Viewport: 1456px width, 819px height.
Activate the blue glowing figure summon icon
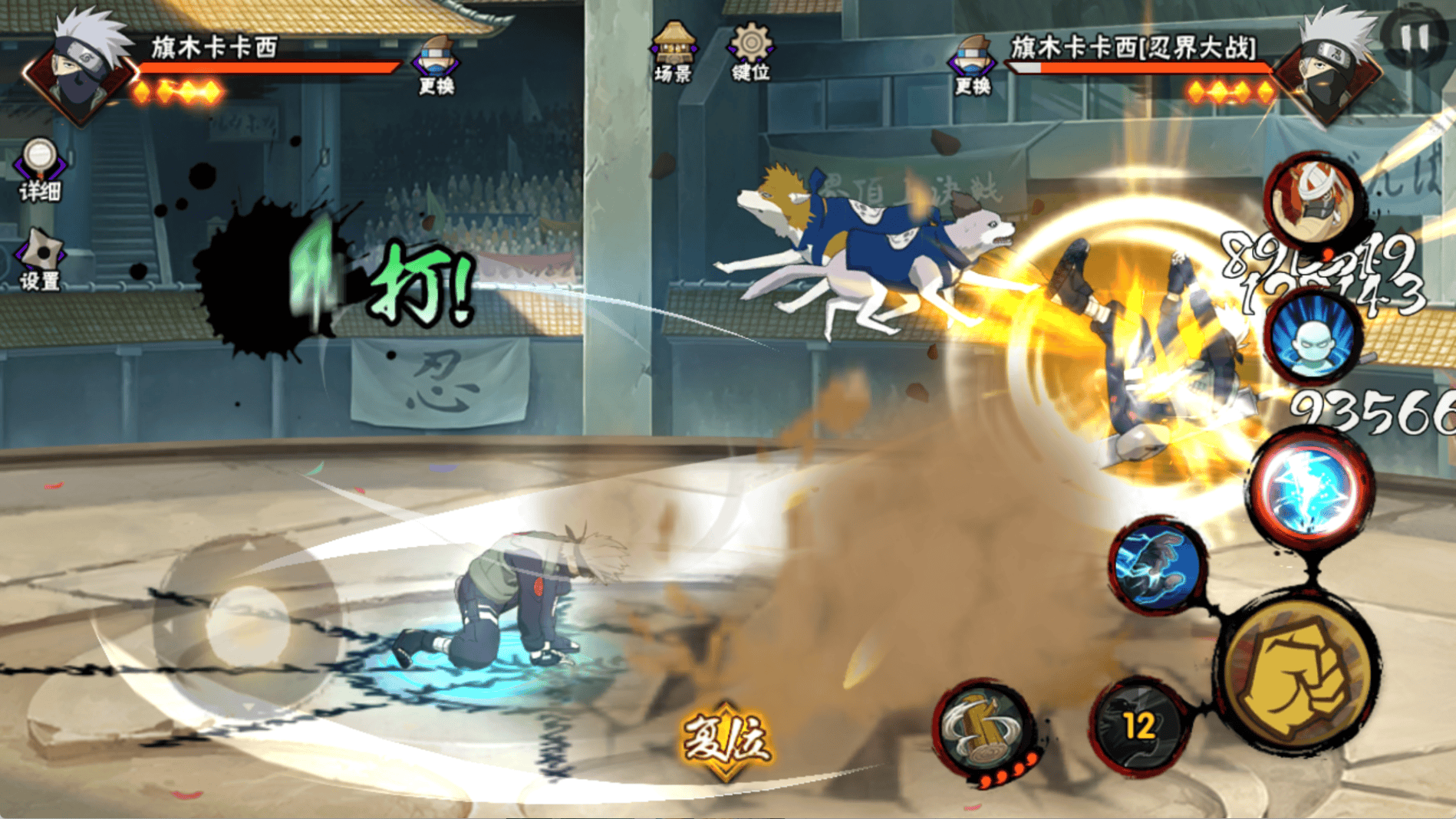1313,337
